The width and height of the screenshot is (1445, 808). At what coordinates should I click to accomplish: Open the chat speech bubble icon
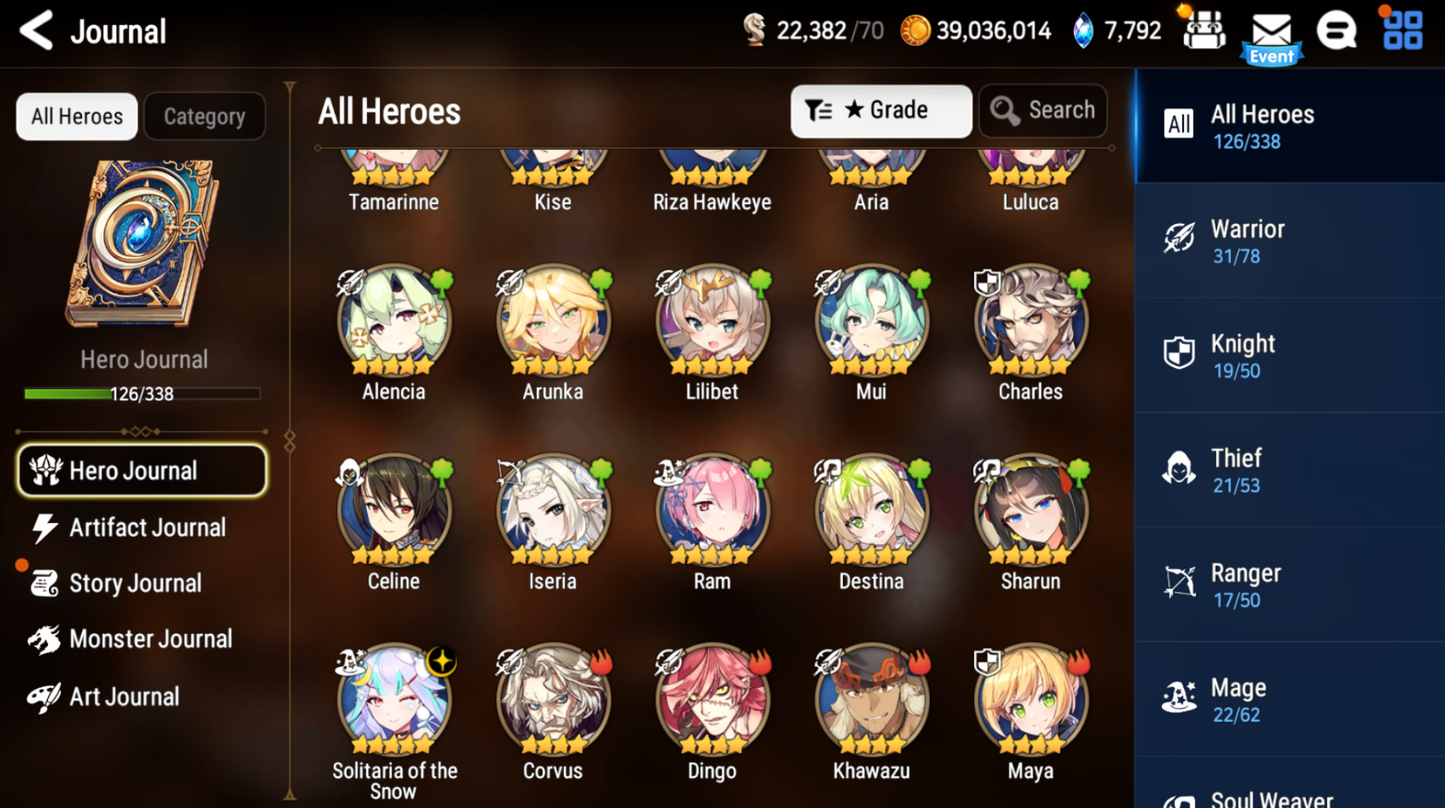1337,31
